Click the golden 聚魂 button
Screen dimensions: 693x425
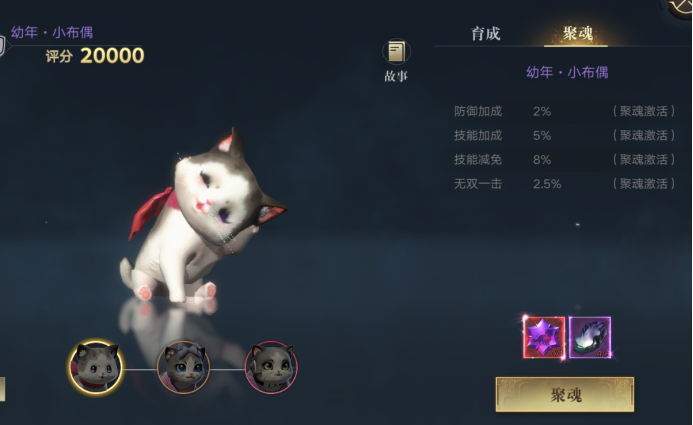pyautogui.click(x=565, y=394)
